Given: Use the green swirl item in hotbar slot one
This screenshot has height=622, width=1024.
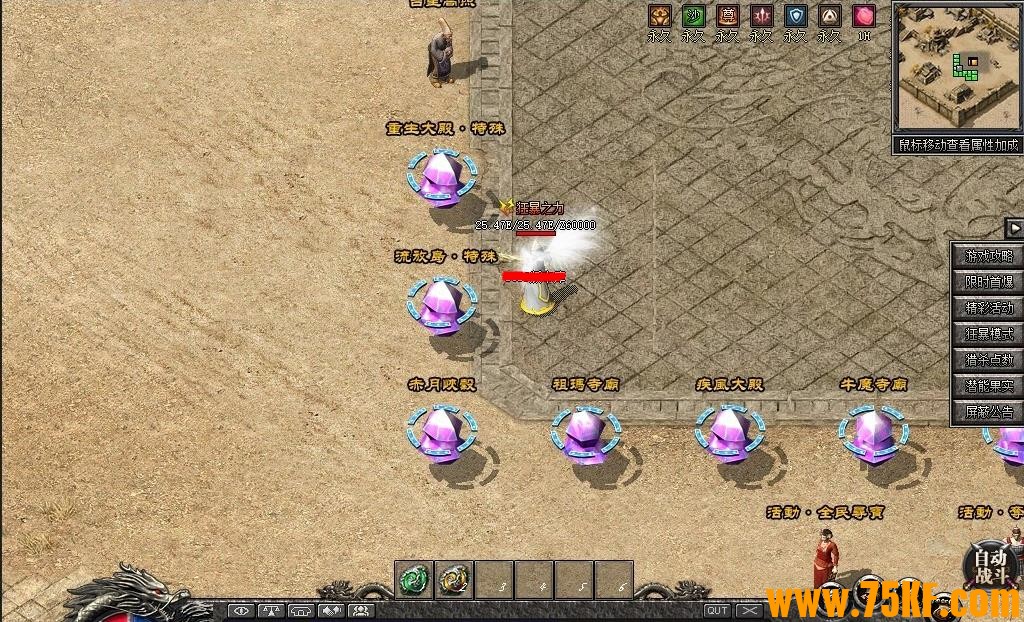Looking at the screenshot, I should (x=414, y=579).
